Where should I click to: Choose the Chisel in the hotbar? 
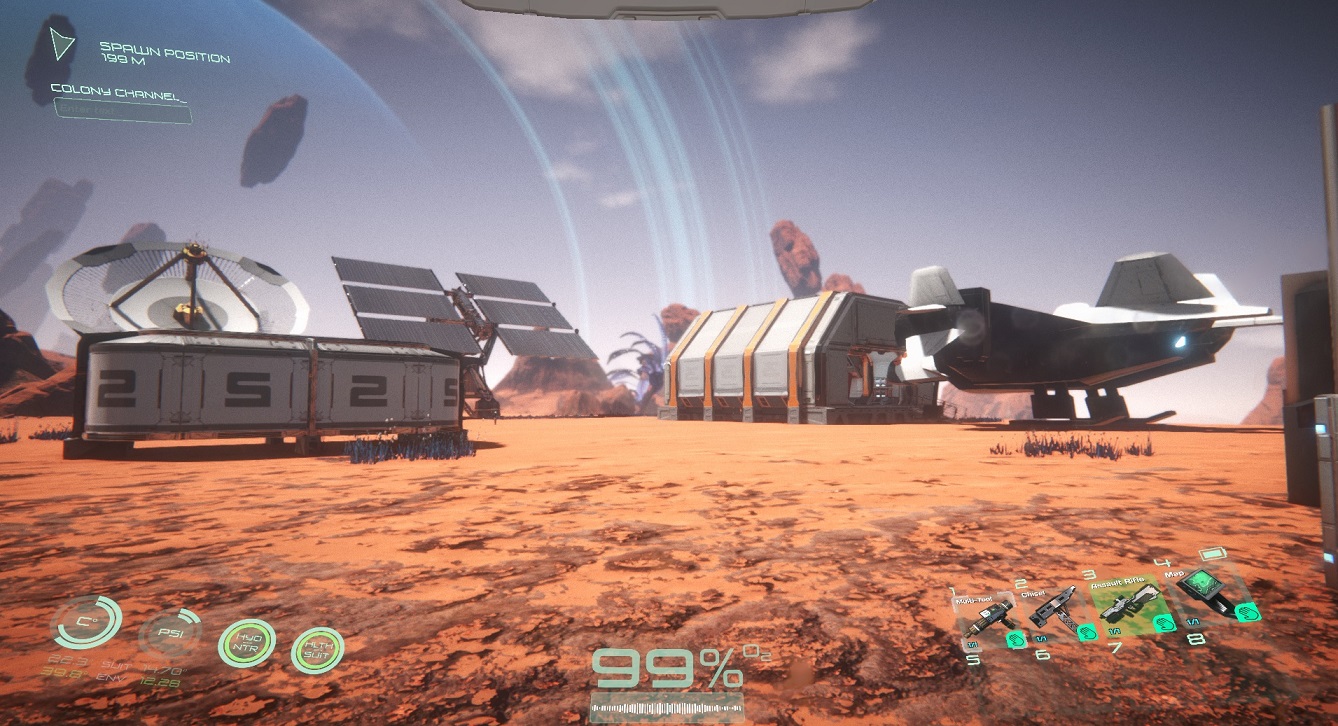1052,609
